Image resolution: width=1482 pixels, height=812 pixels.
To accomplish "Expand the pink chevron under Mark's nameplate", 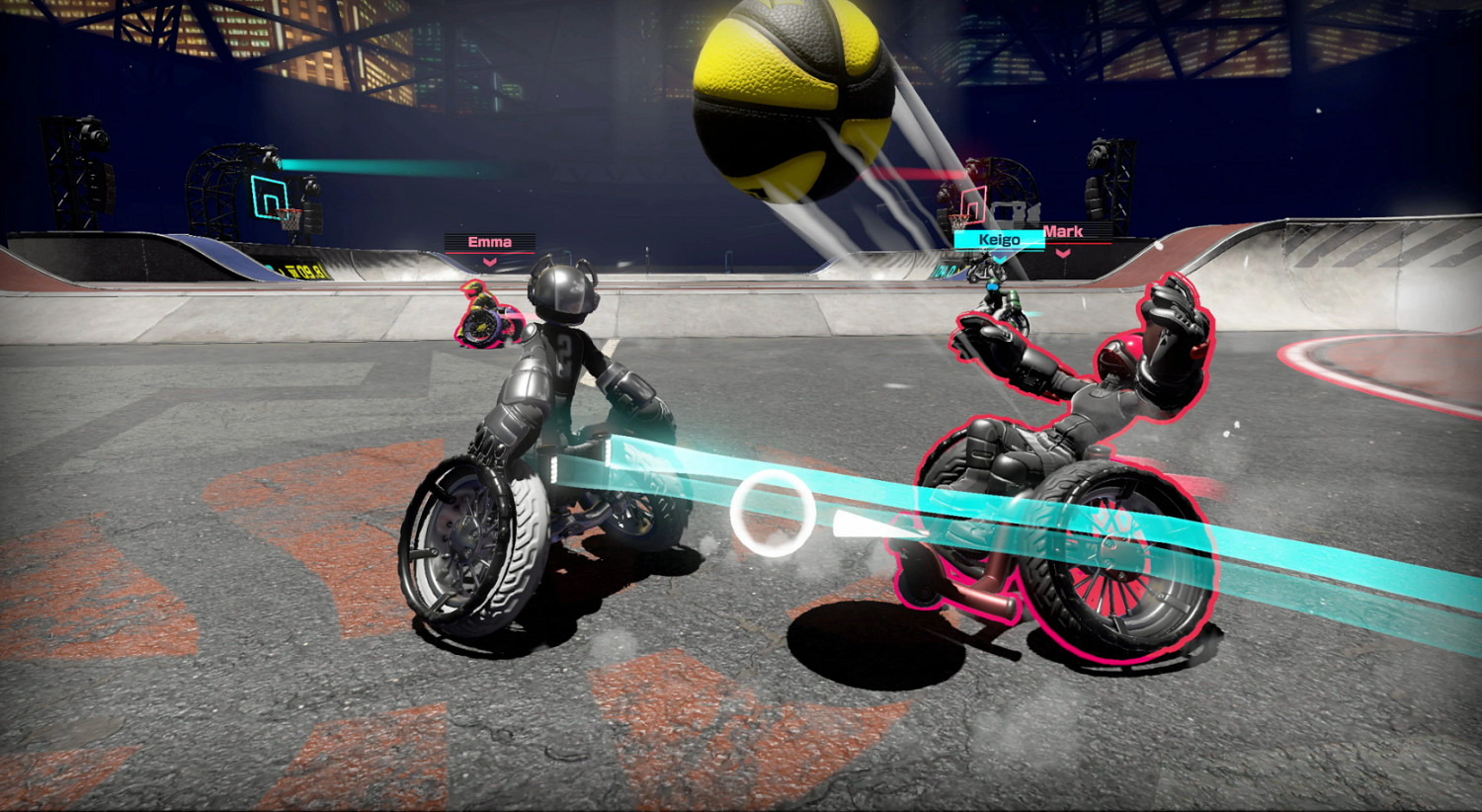I will pos(1062,254).
